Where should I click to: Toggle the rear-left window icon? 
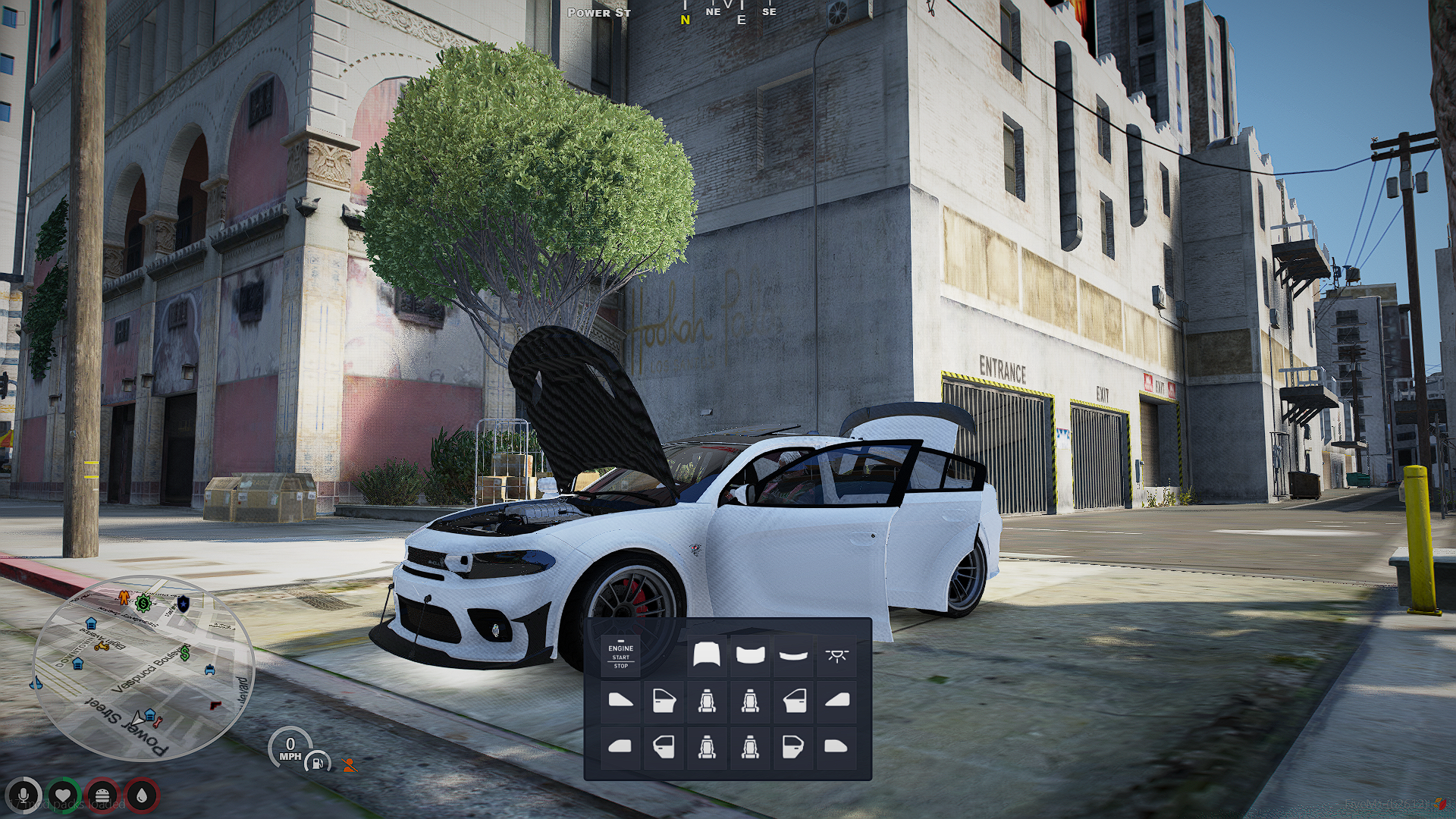(x=620, y=746)
